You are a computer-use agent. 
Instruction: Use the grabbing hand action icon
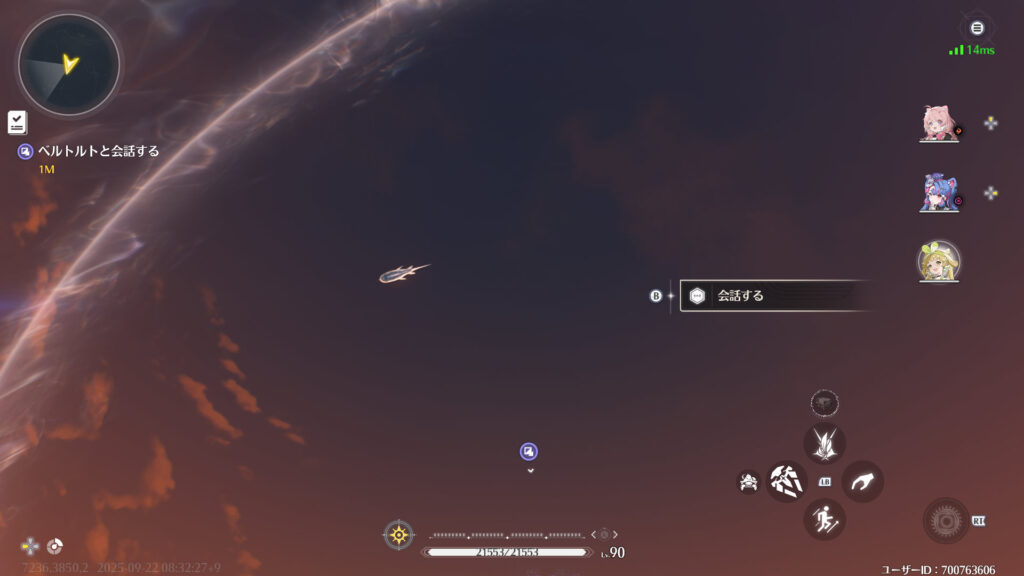pos(862,481)
